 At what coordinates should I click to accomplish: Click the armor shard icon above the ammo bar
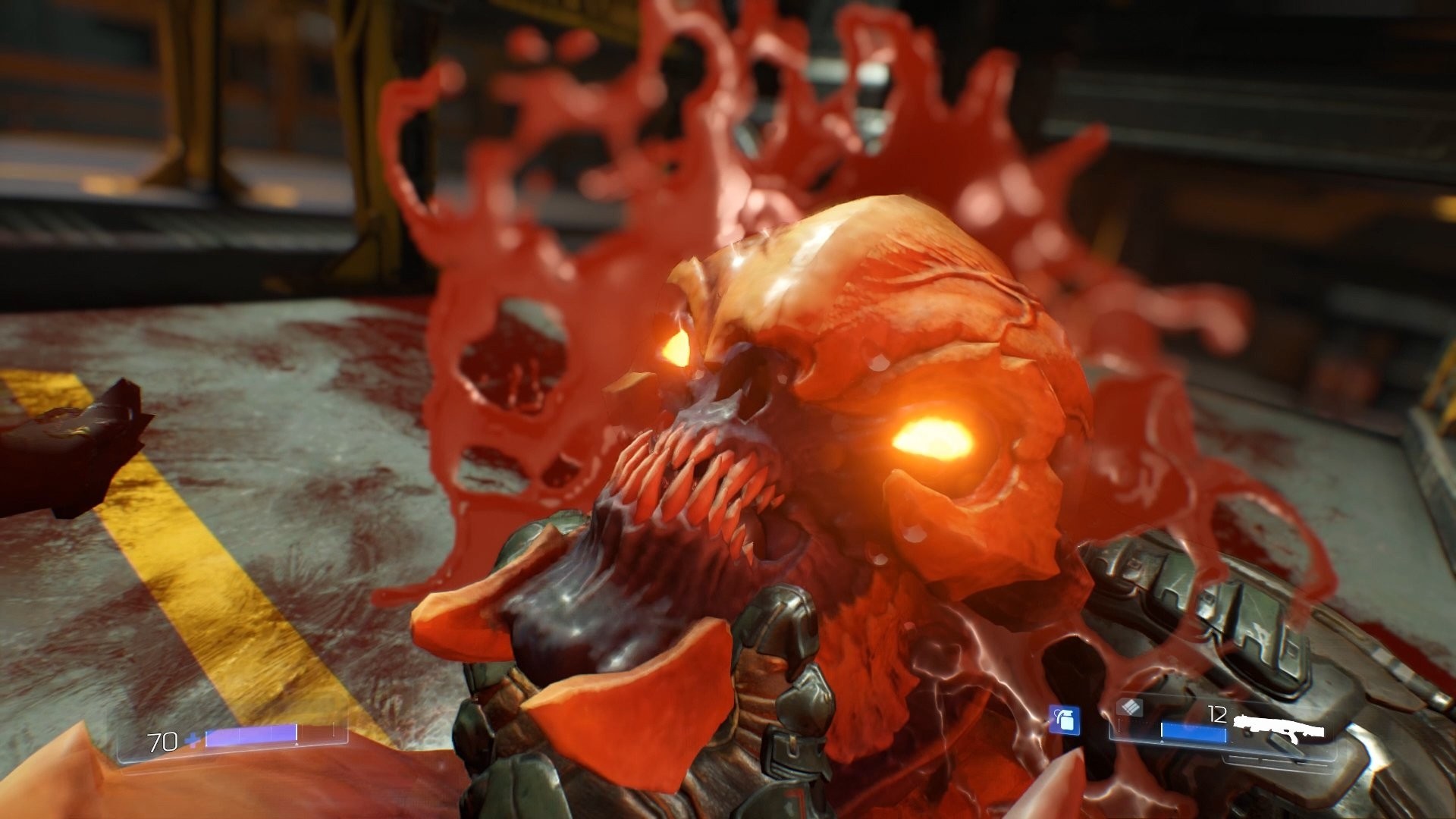click(1130, 708)
